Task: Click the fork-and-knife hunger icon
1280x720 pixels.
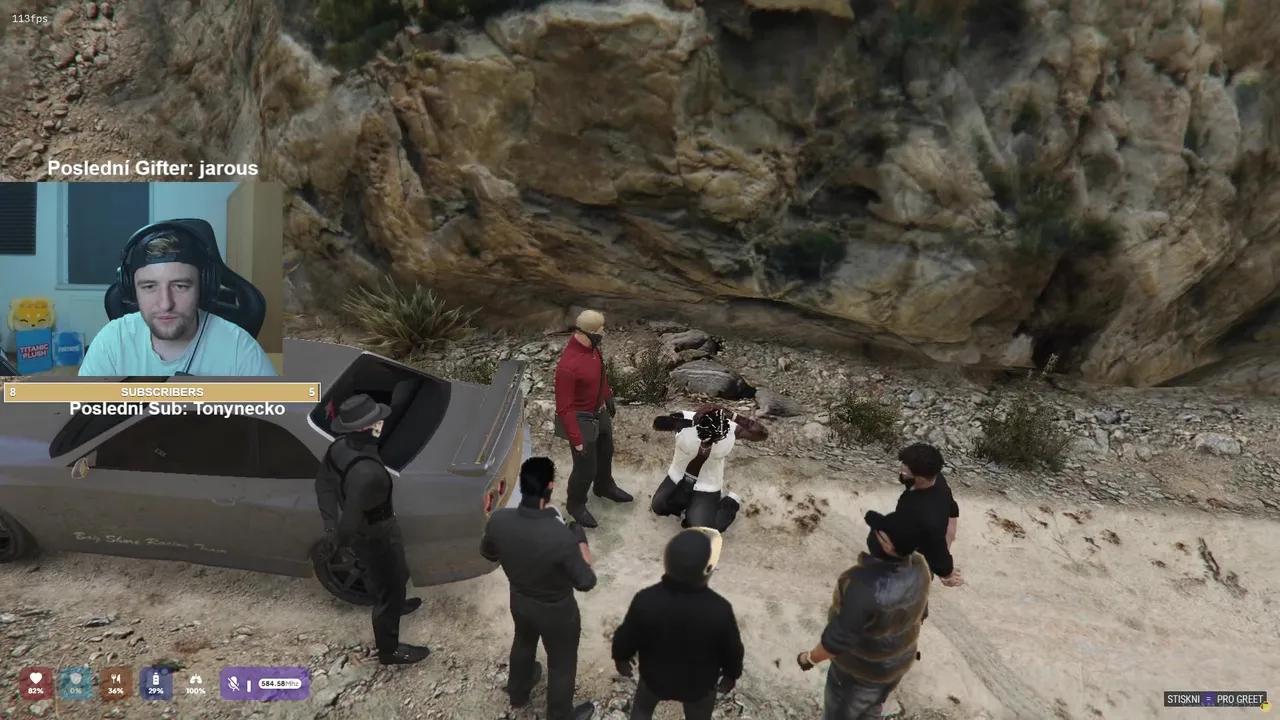Action: [114, 678]
